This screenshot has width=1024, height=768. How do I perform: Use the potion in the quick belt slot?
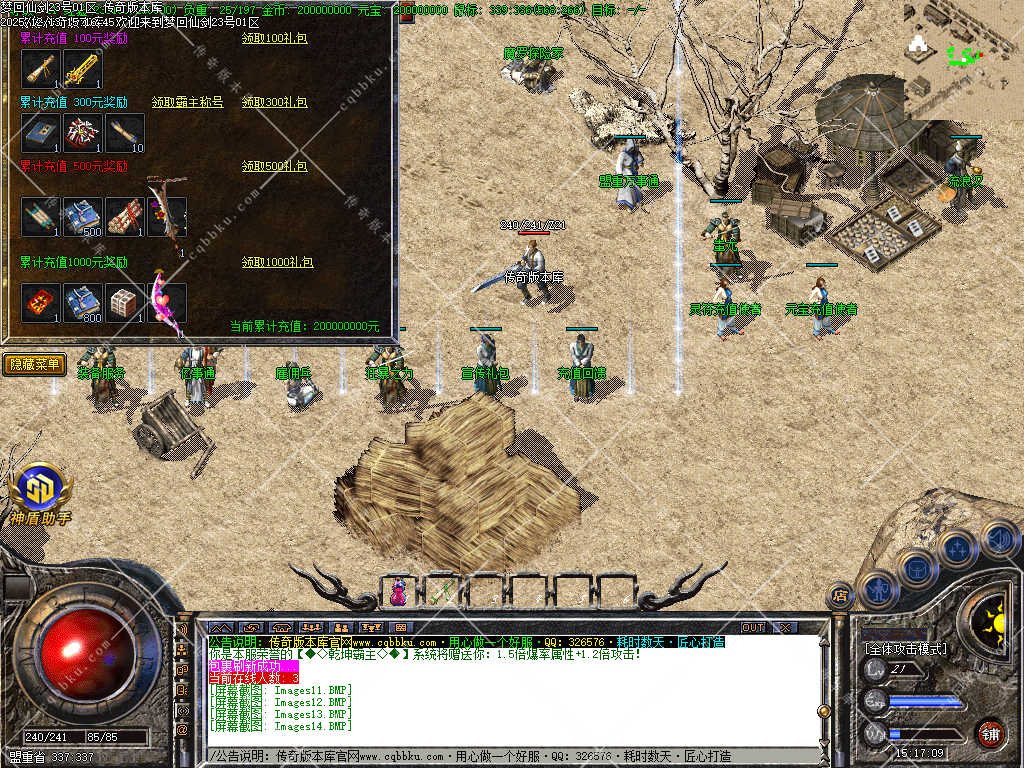click(x=399, y=592)
